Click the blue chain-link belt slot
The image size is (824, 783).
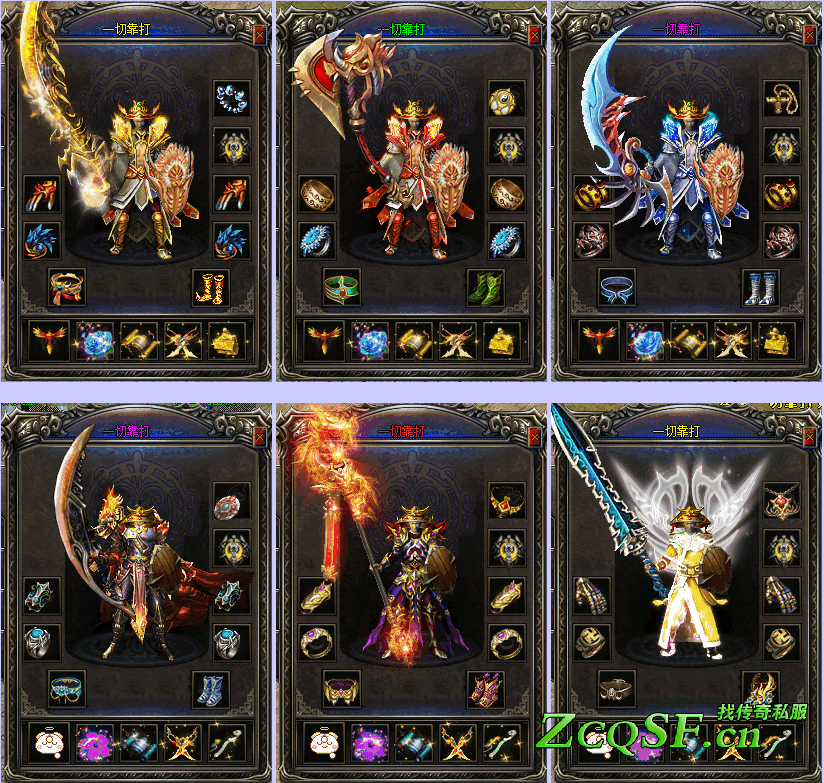(x=67, y=688)
